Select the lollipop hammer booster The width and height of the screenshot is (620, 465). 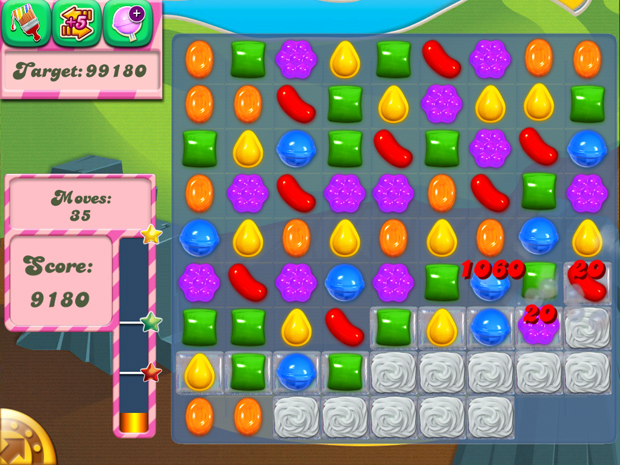click(127, 23)
